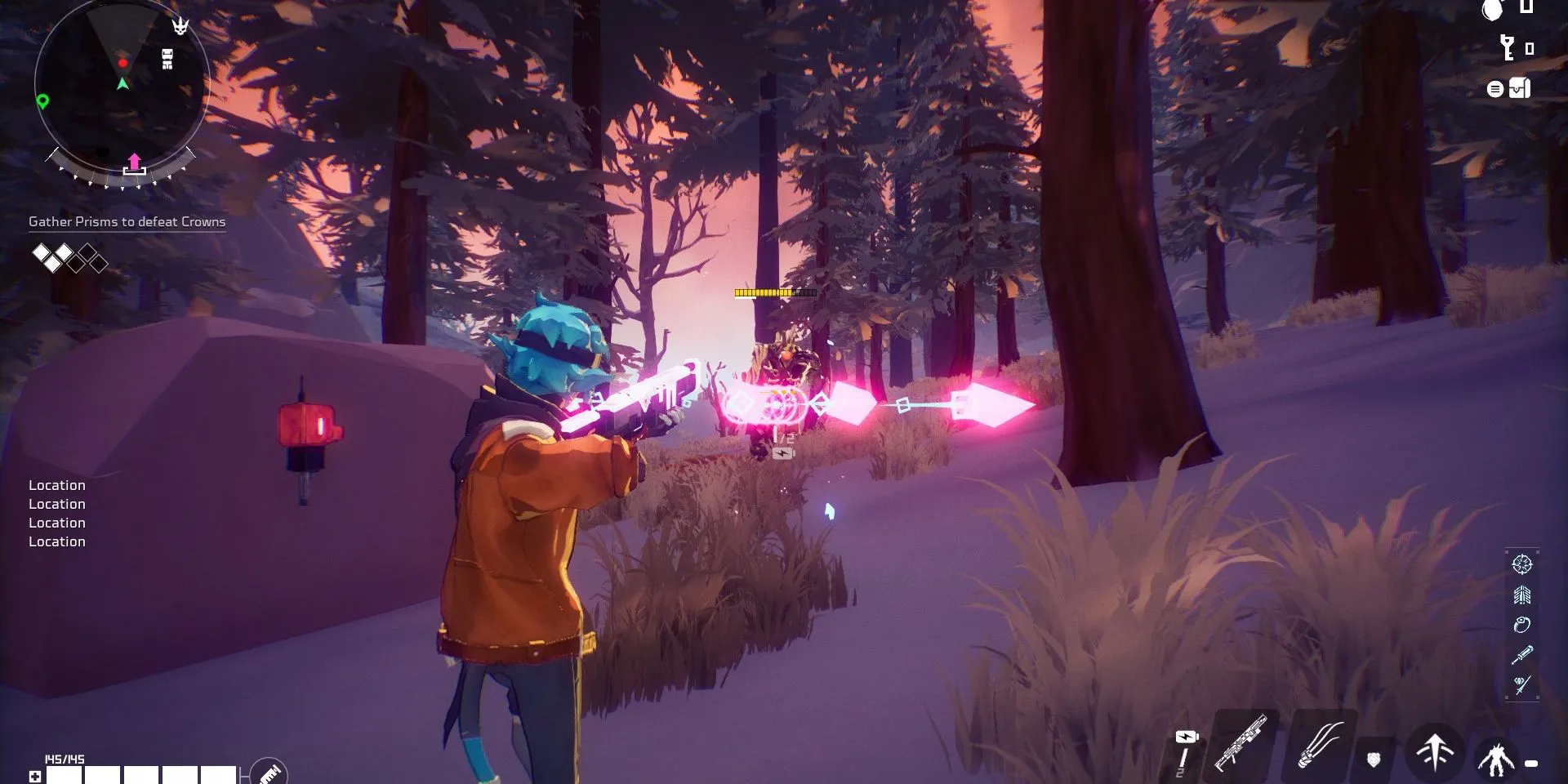Click the small badge slot in hotbar
Viewport: 1568px width, 784px height.
[x=1374, y=759]
